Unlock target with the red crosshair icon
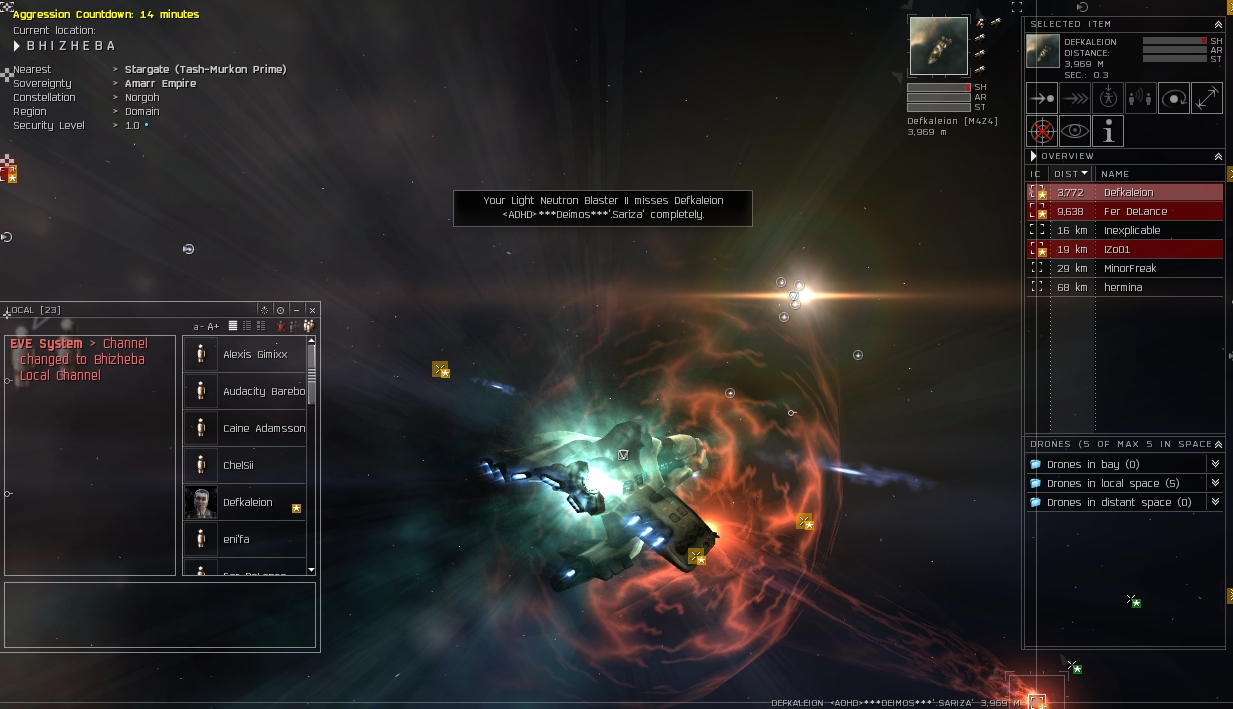The width and height of the screenshot is (1233, 709). coord(1042,131)
